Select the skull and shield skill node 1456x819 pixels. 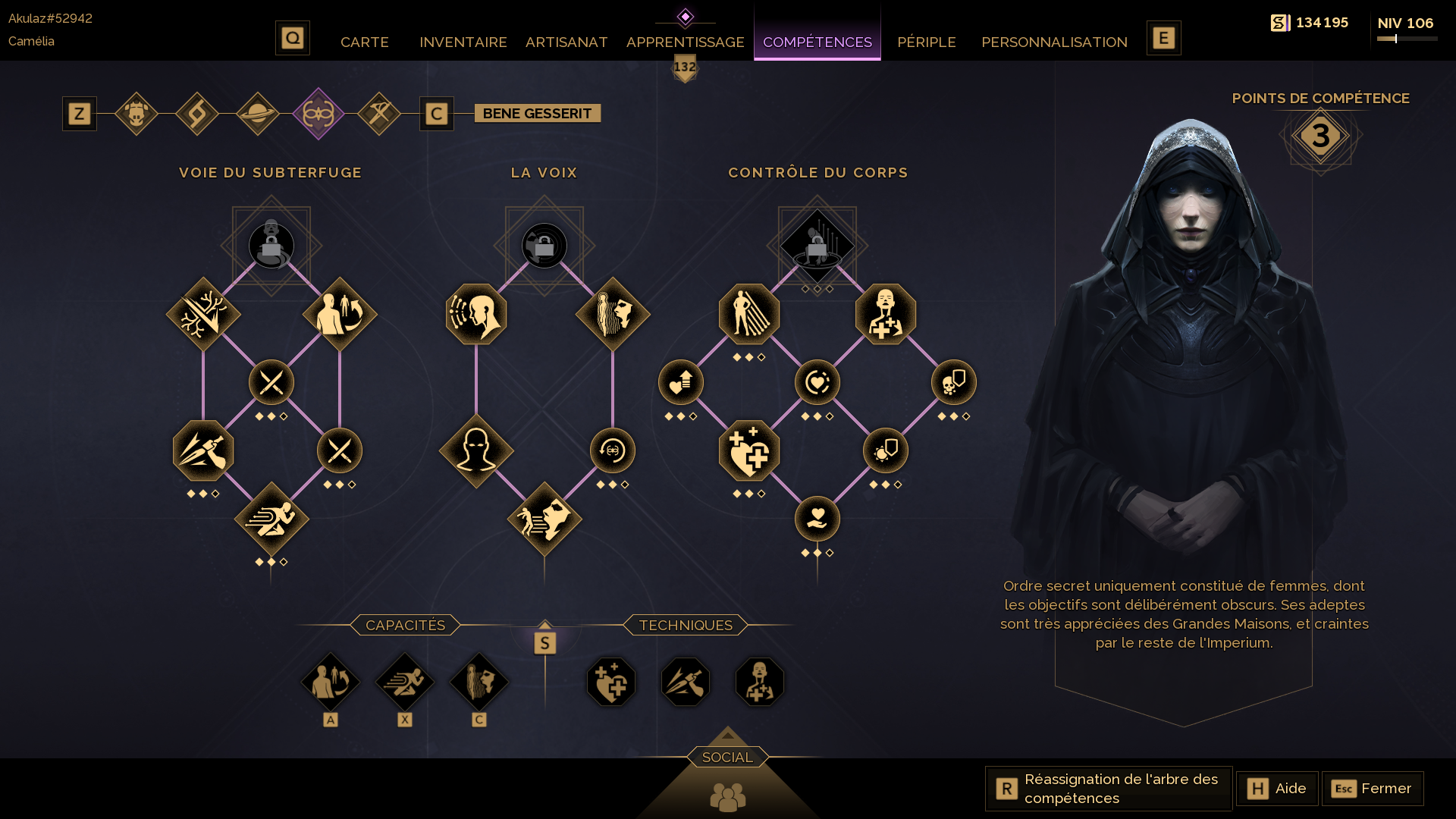pos(954,382)
